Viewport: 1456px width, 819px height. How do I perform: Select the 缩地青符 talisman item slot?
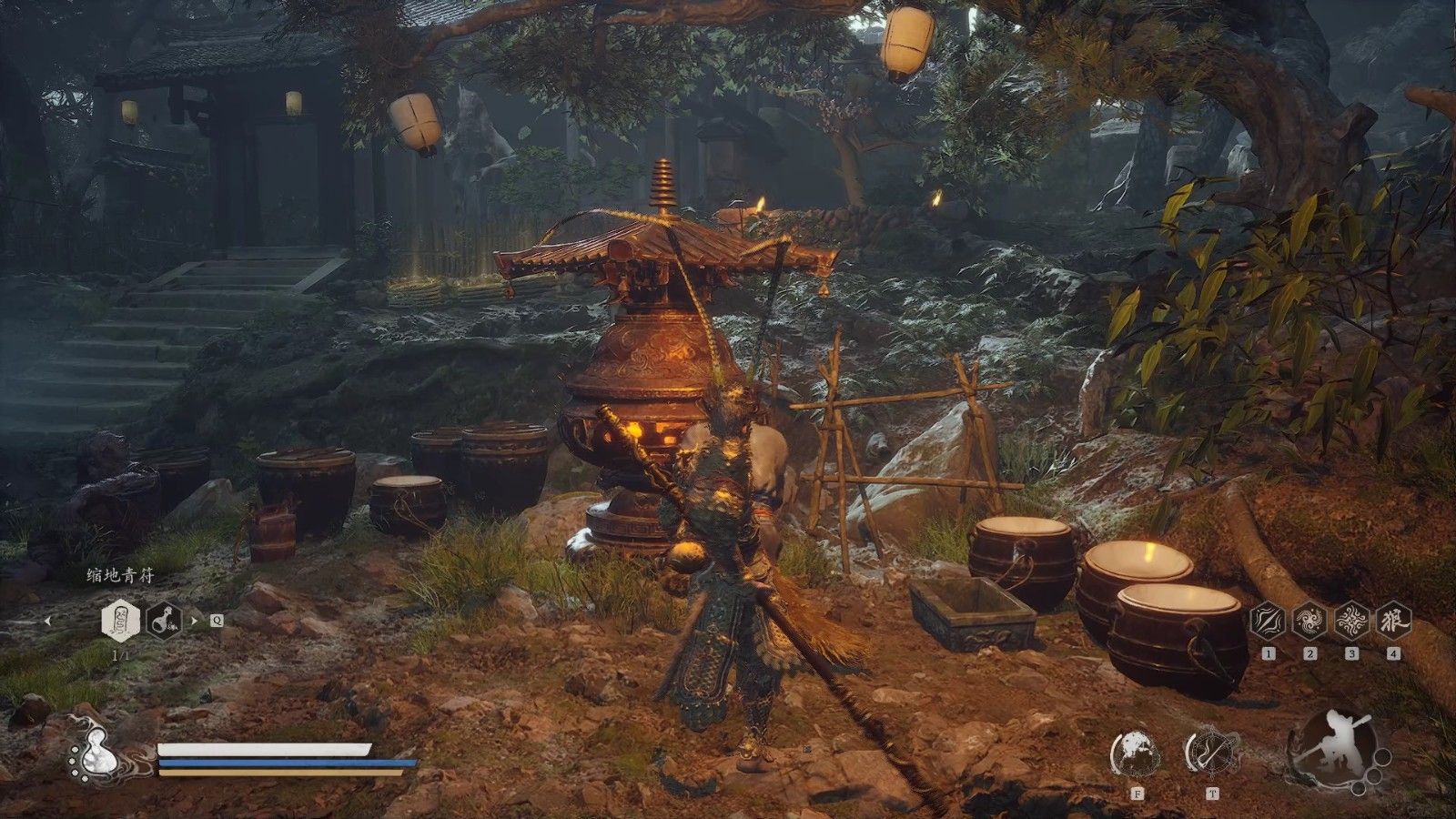tap(119, 622)
